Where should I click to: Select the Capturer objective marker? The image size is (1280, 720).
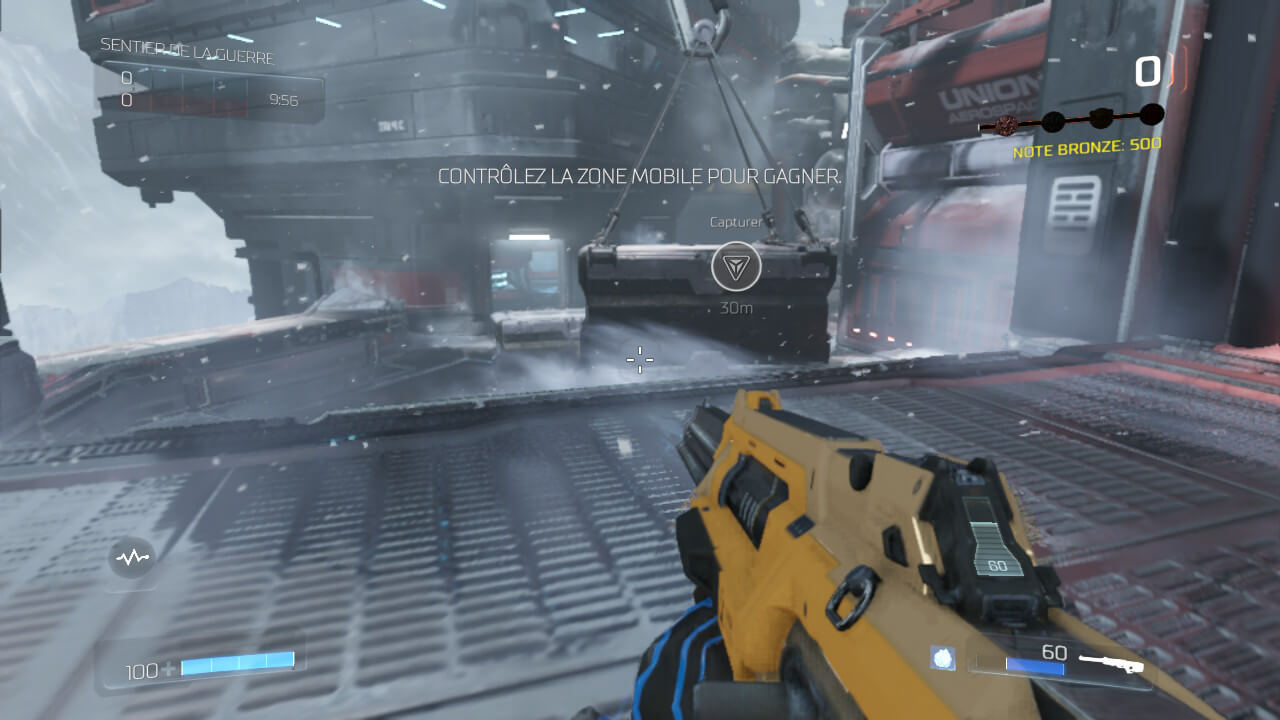pos(736,267)
